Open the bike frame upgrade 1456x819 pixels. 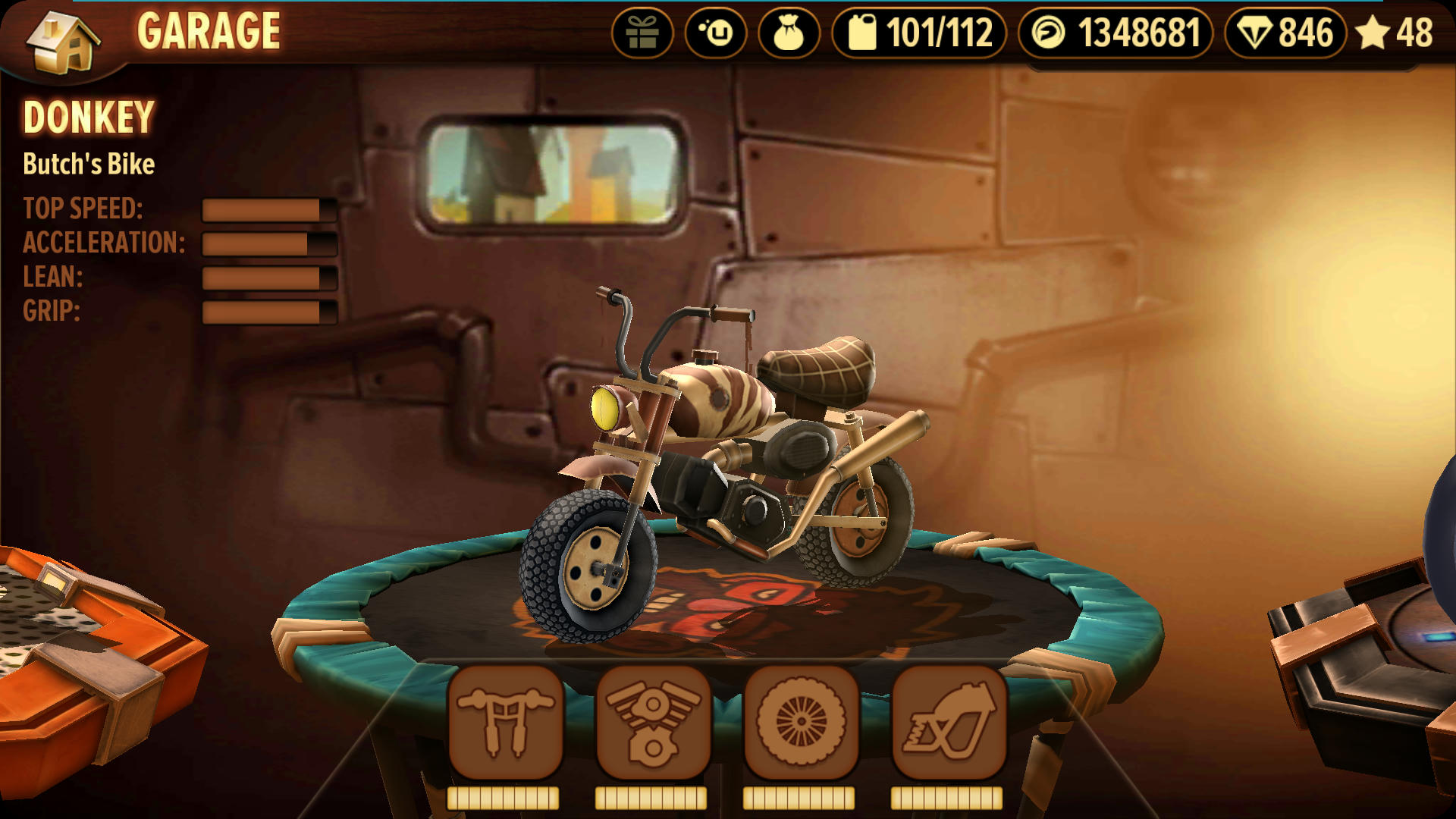[x=949, y=723]
